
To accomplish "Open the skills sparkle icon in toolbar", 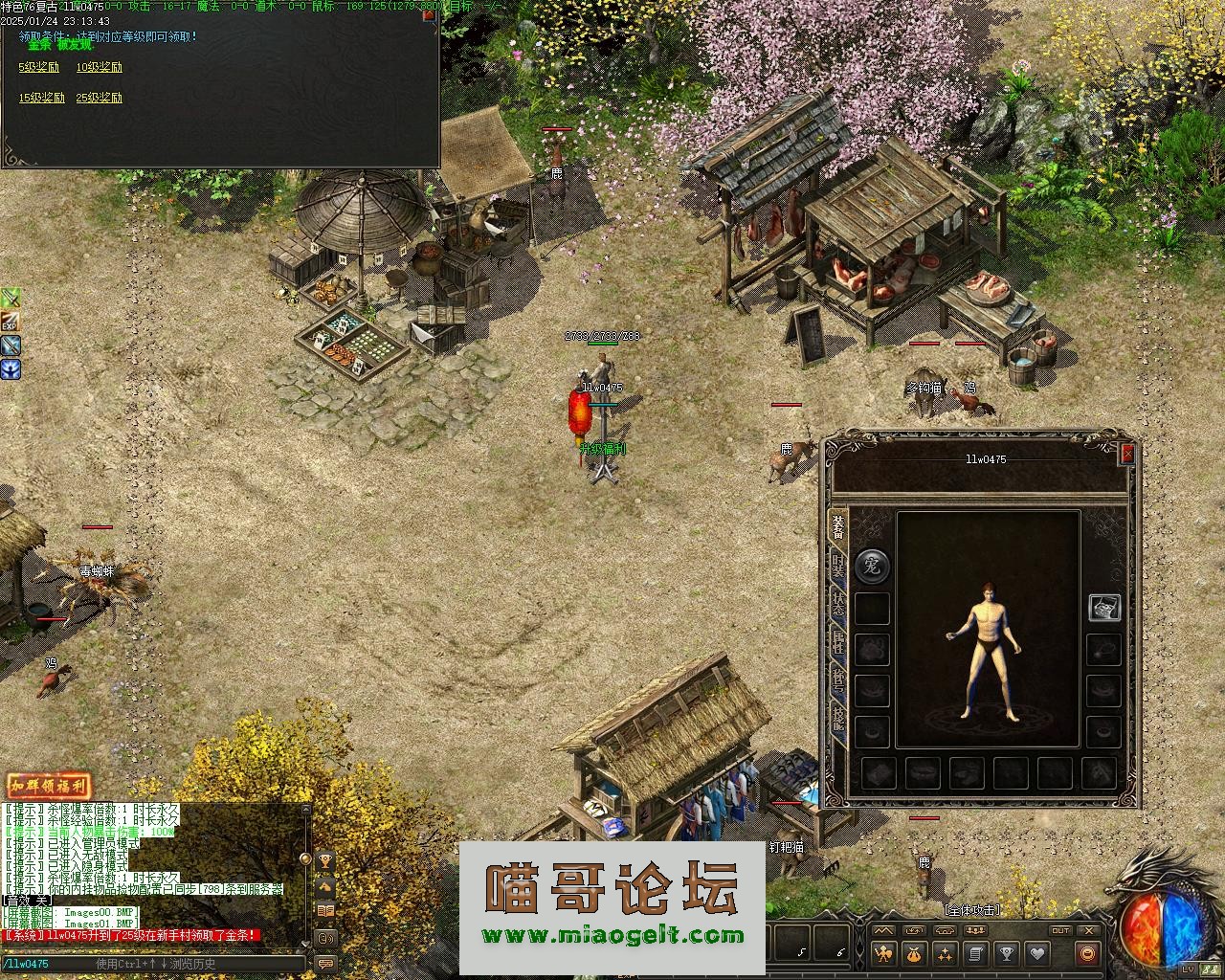I will 946,953.
